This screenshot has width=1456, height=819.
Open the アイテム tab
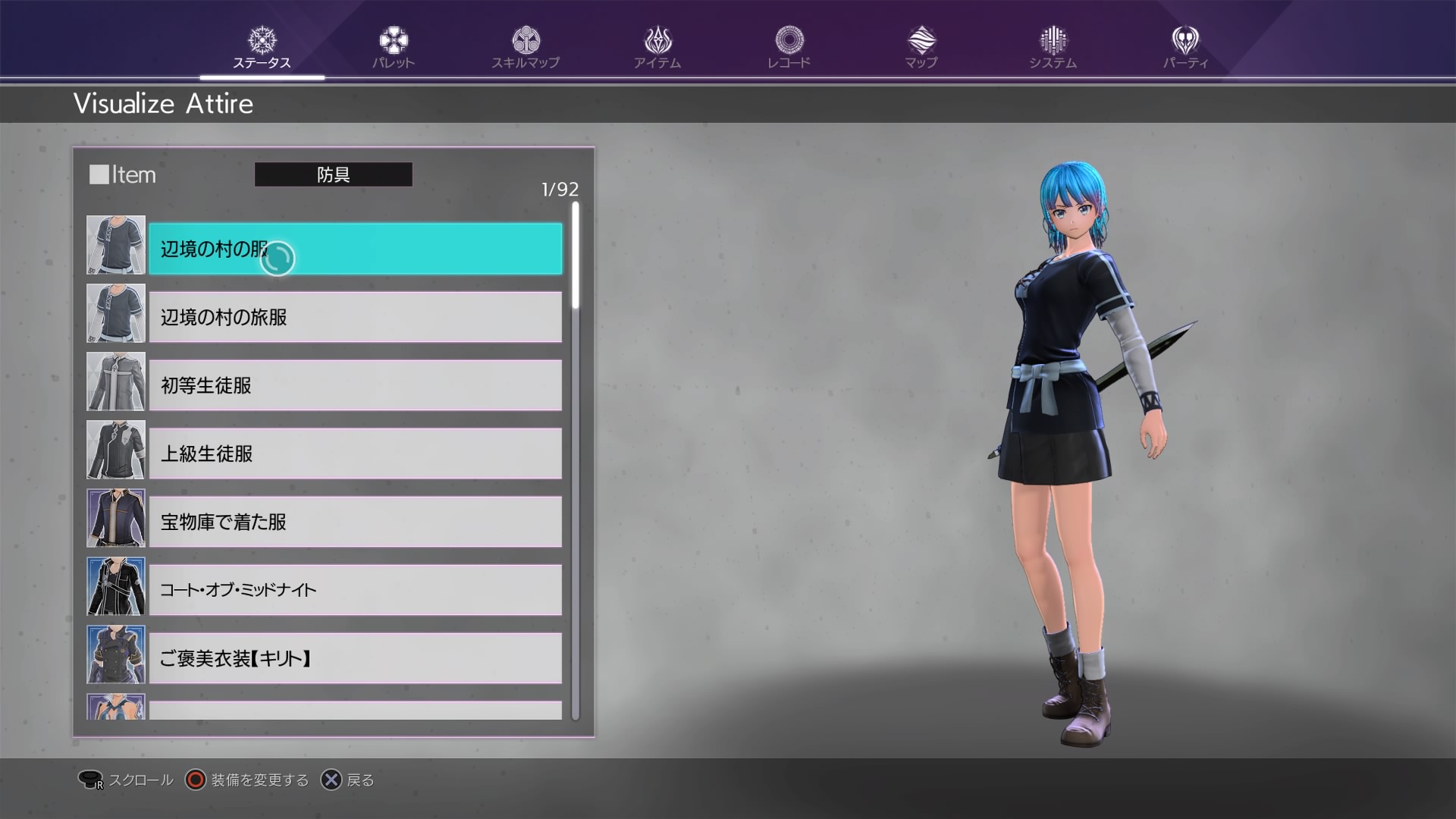coord(657,48)
